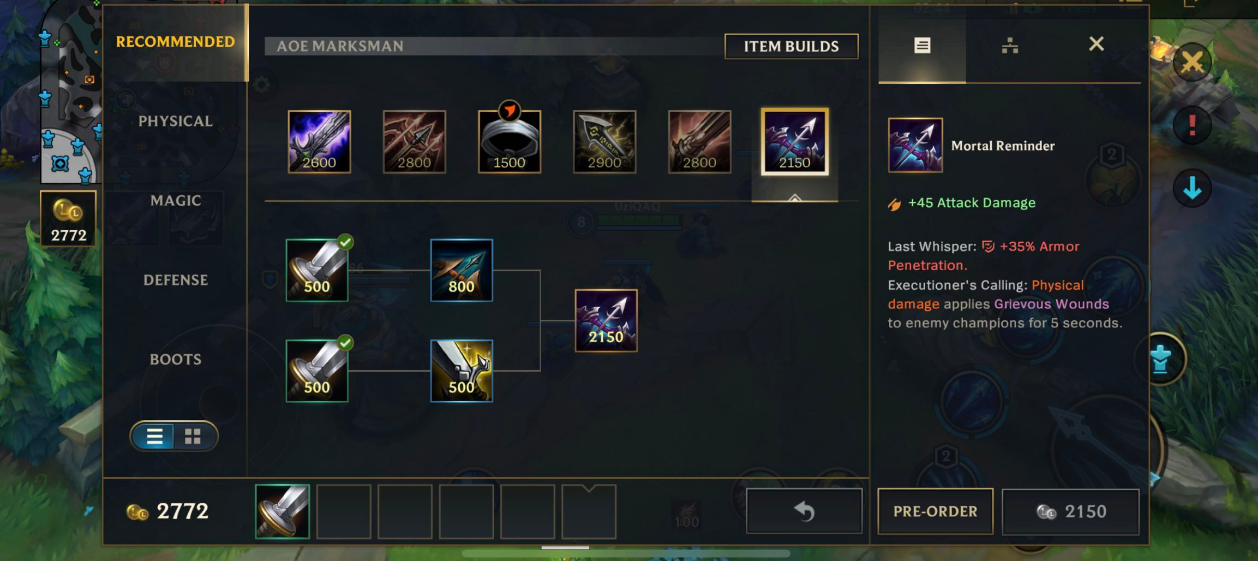Pre-order Mortal Reminder

pyautogui.click(x=935, y=511)
